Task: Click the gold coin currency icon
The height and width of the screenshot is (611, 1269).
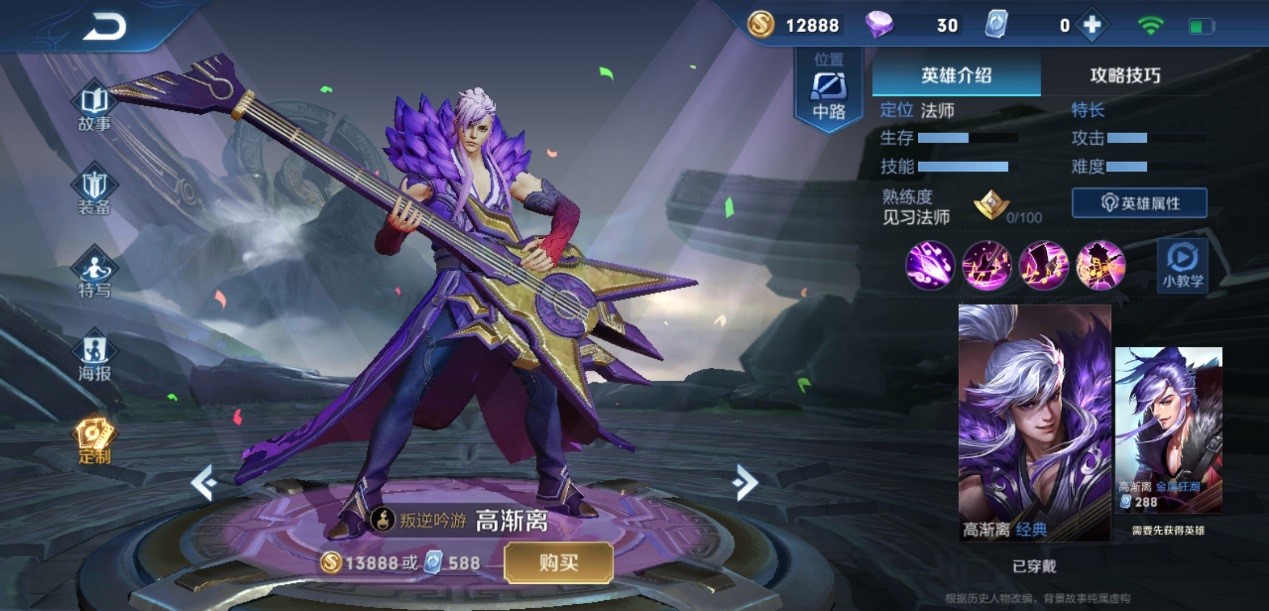Action: [x=761, y=25]
